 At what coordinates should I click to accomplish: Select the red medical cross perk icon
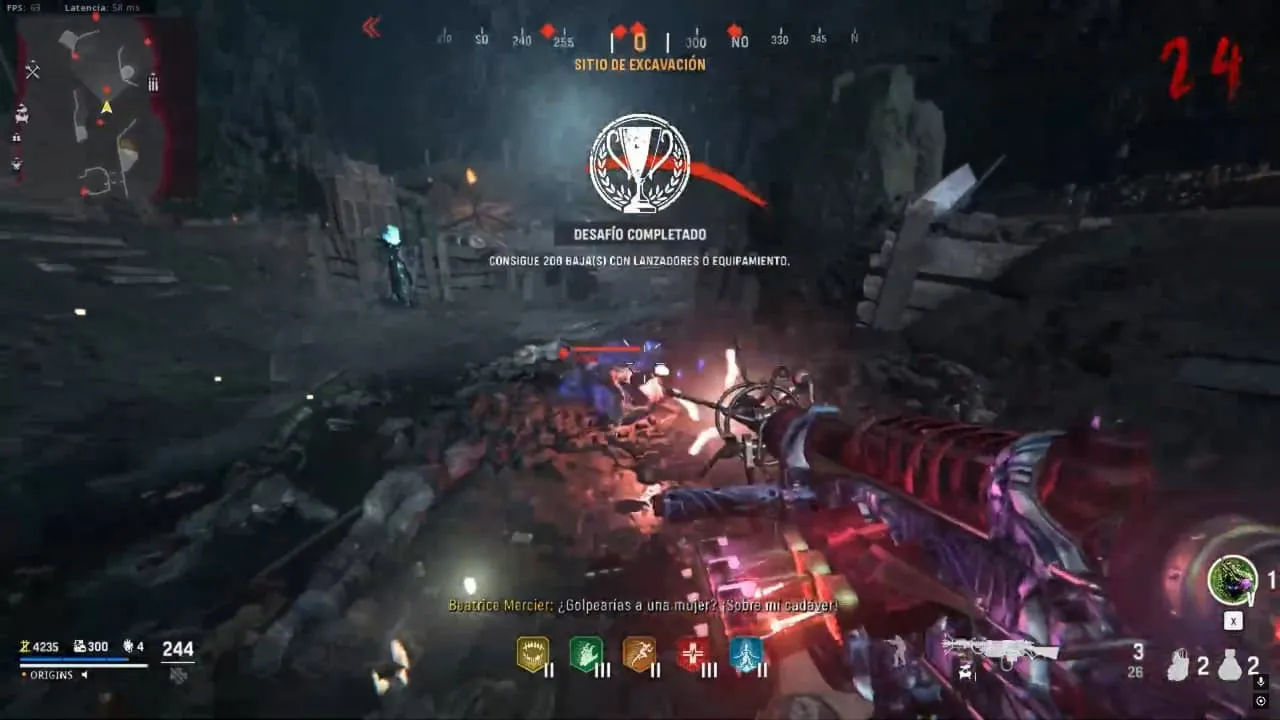tap(692, 654)
